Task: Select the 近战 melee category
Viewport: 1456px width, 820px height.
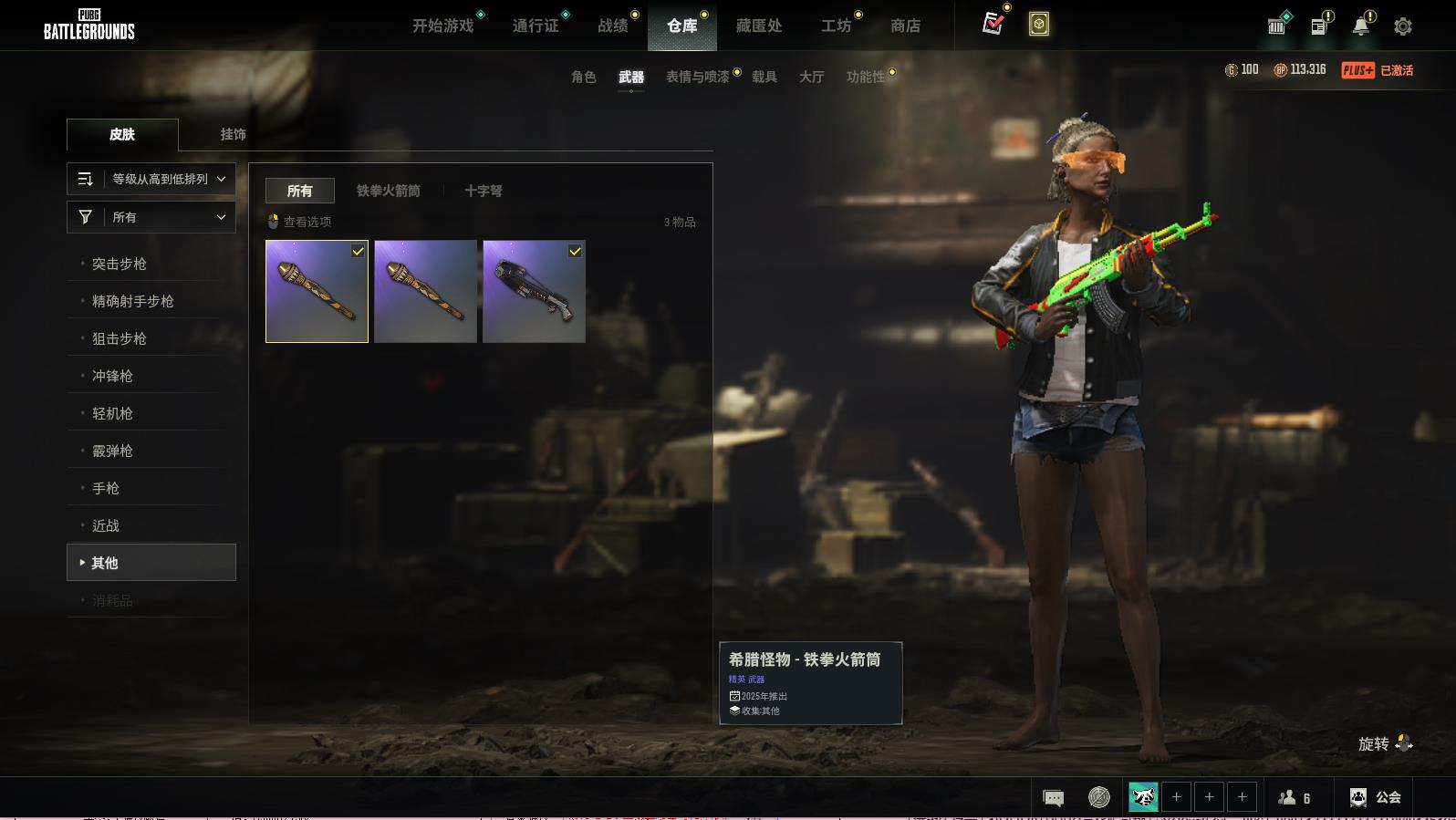Action: point(106,525)
